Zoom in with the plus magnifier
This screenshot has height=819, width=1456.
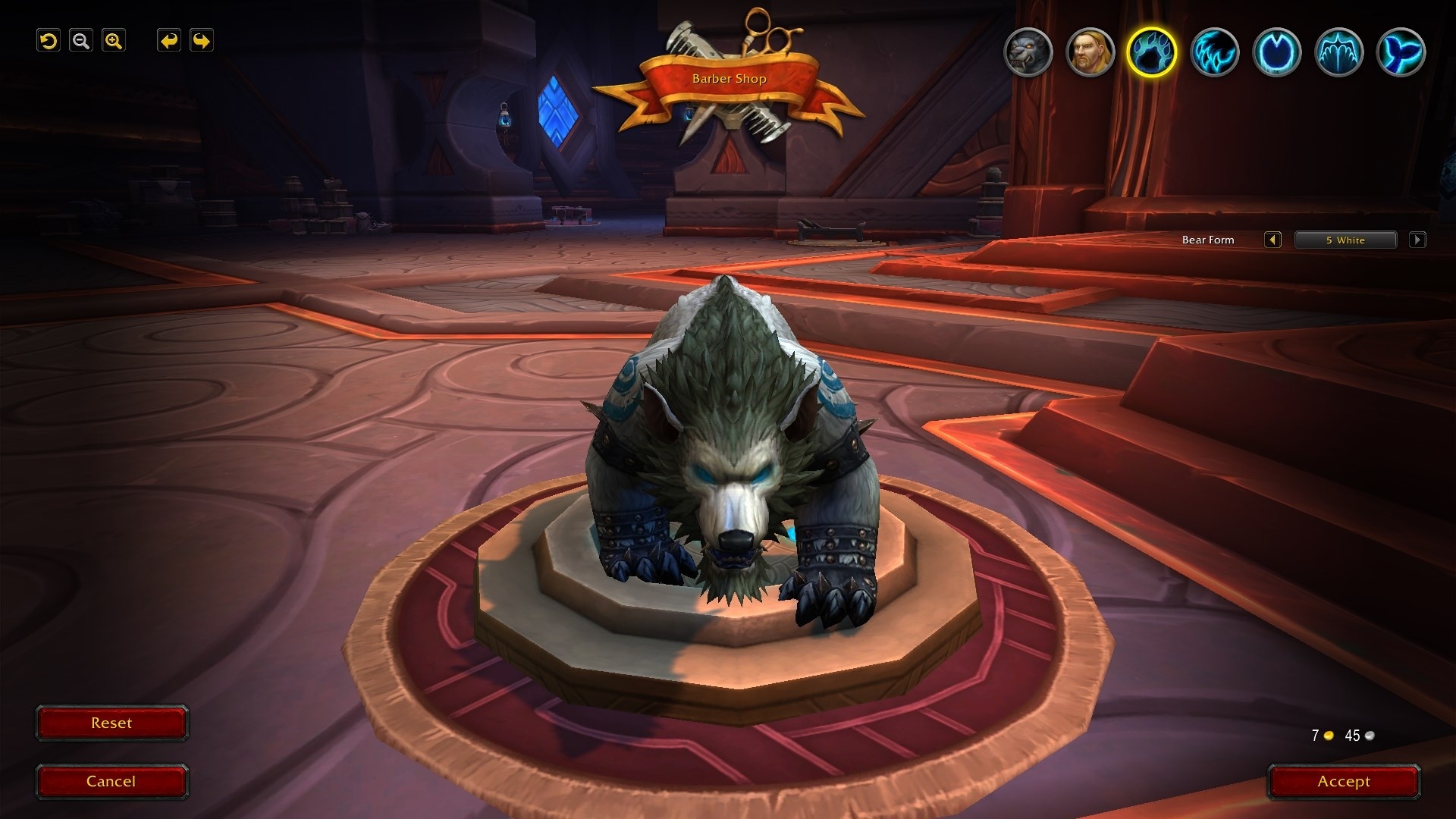pyautogui.click(x=114, y=41)
